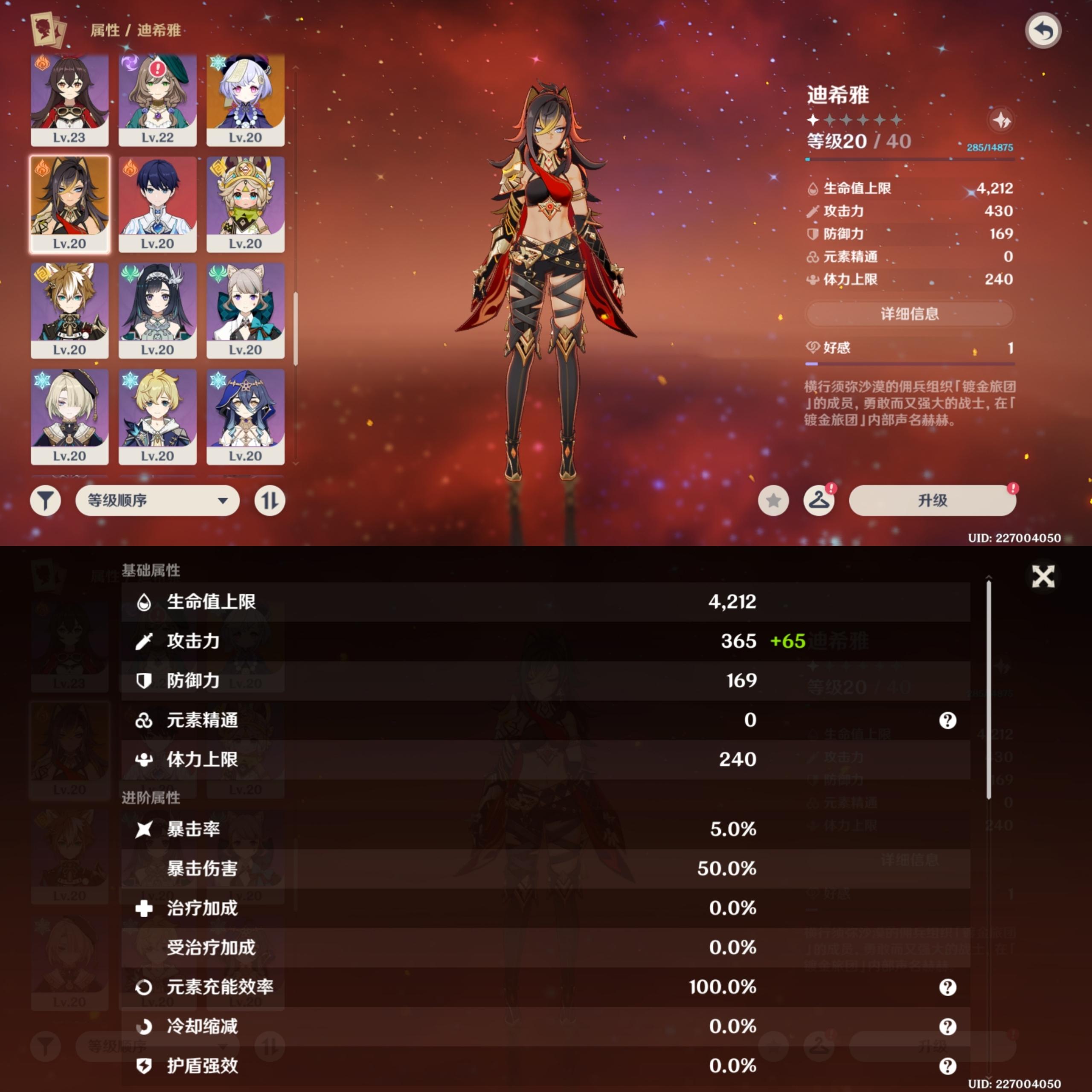The height and width of the screenshot is (1092, 1092).
Task: Open the 等级顺序 sorting dropdown
Action: point(157,500)
